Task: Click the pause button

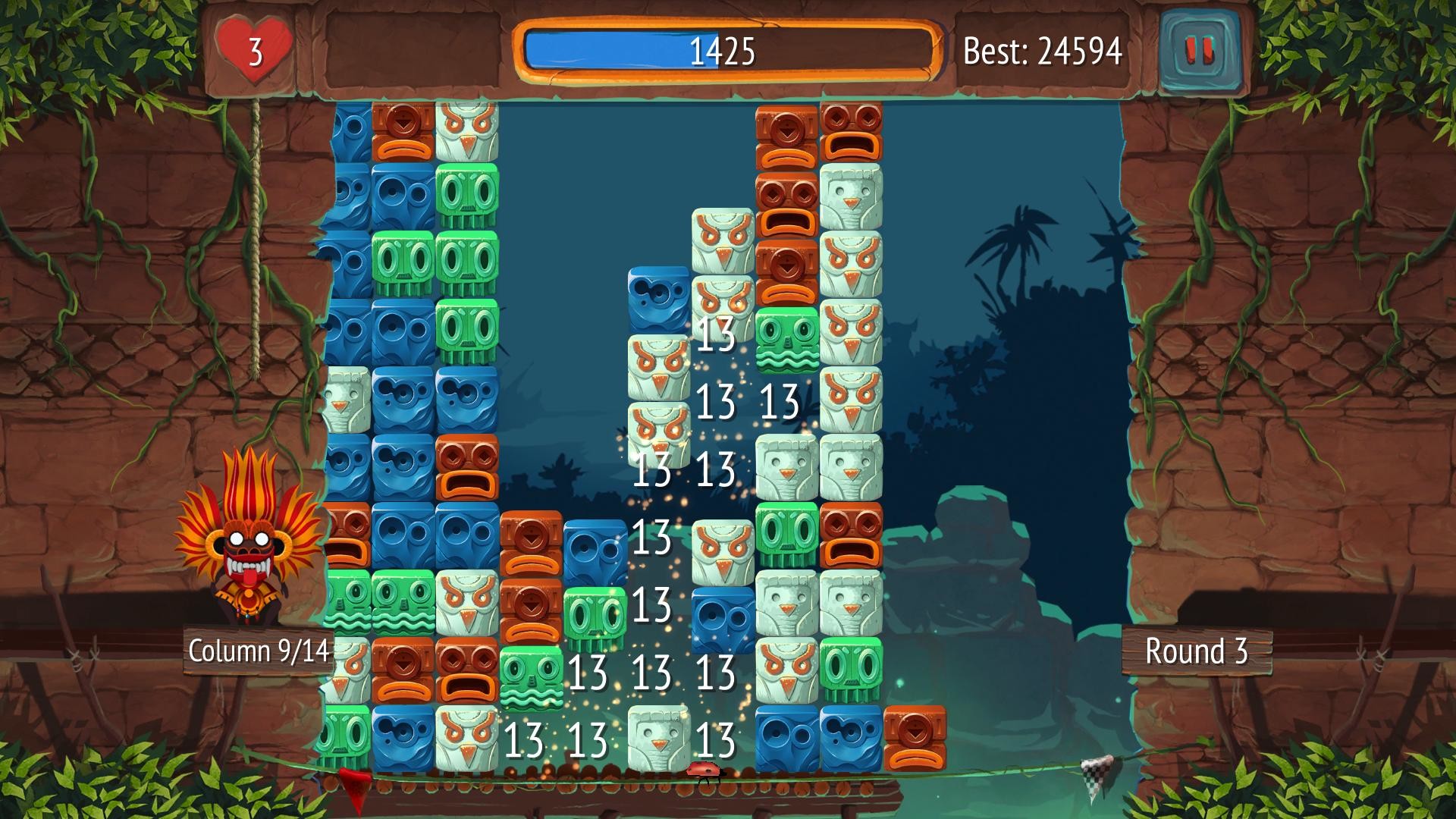Action: click(x=1199, y=51)
